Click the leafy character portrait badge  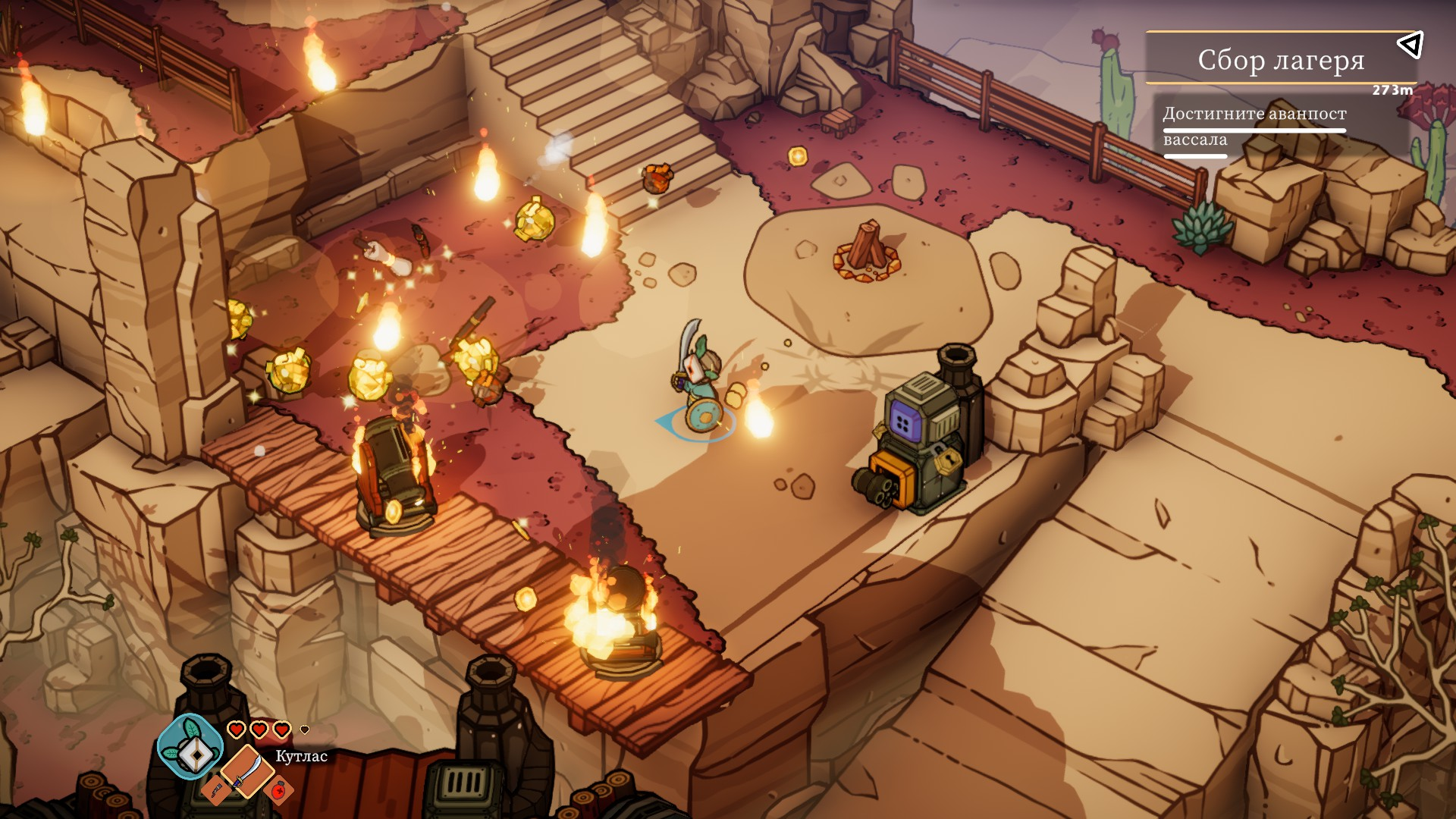pyautogui.click(x=190, y=747)
